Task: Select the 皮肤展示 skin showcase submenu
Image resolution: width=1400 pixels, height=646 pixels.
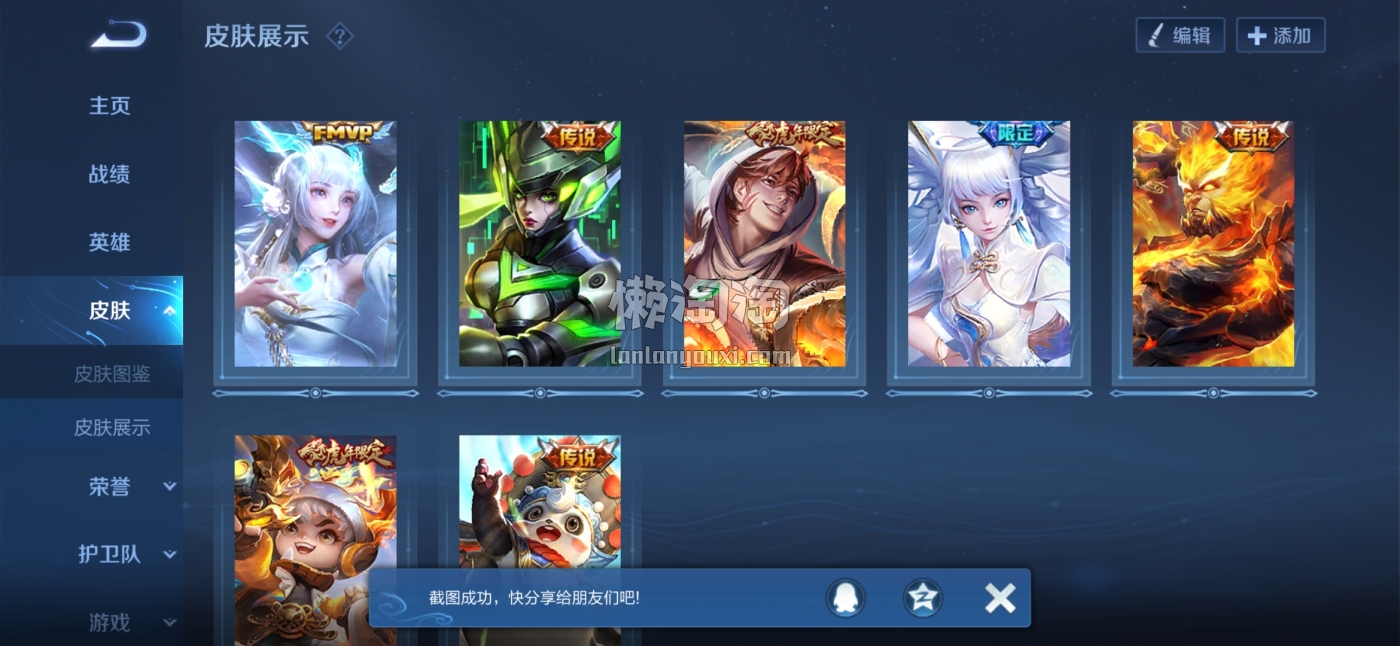Action: click(x=112, y=427)
